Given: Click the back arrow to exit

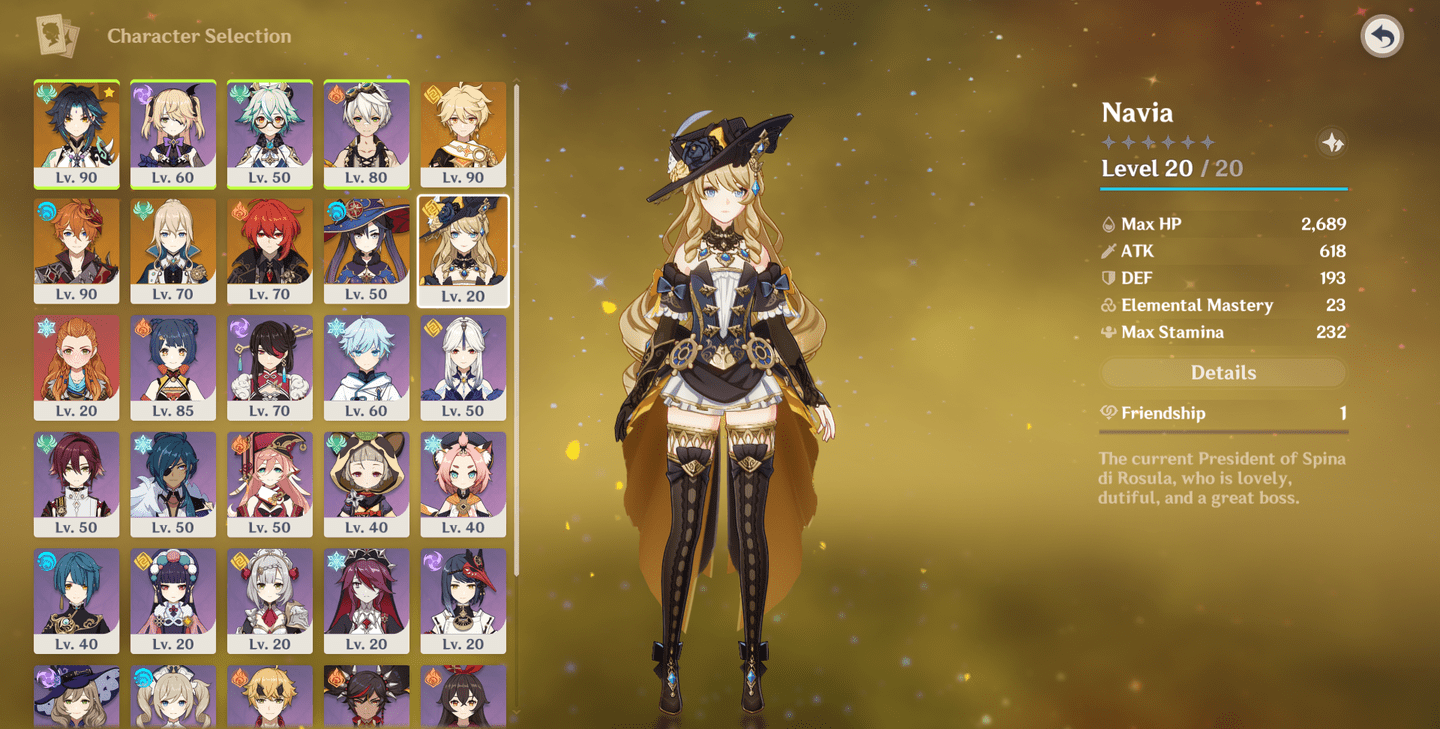Looking at the screenshot, I should tap(1381, 37).
